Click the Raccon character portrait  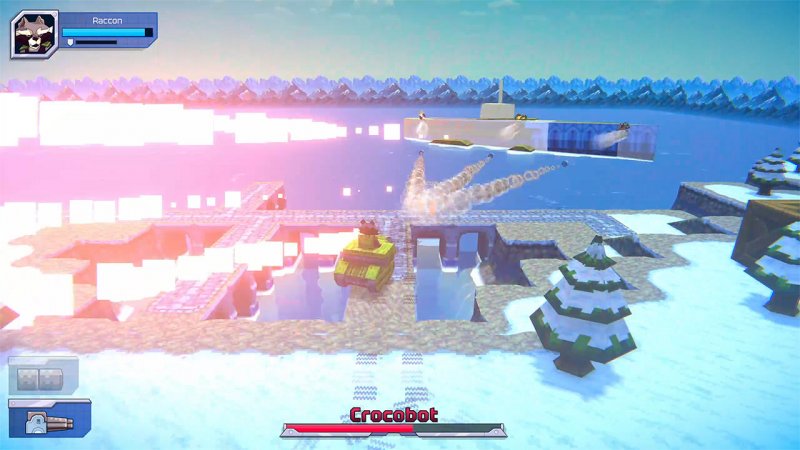point(34,35)
